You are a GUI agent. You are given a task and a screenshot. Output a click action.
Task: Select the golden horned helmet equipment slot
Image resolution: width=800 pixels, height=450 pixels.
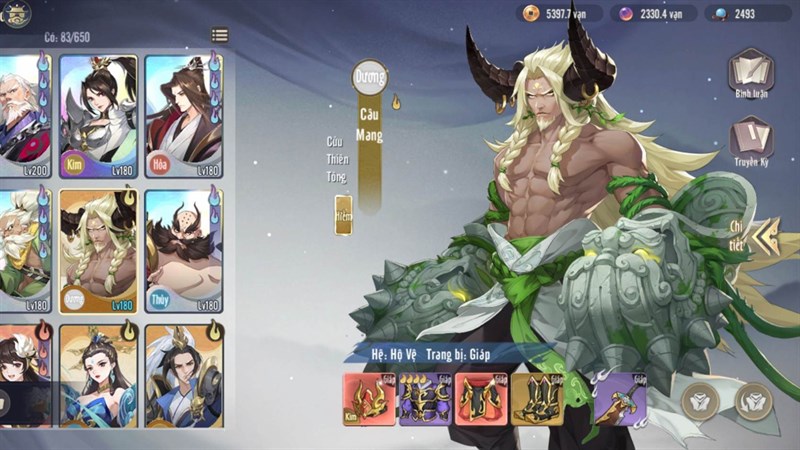[369, 400]
